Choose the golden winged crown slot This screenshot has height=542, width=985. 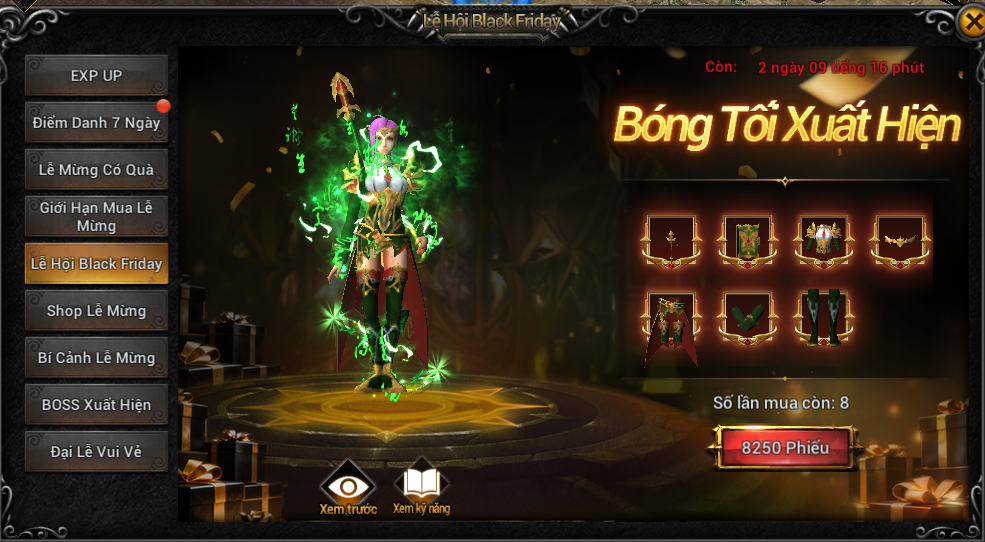tap(899, 241)
